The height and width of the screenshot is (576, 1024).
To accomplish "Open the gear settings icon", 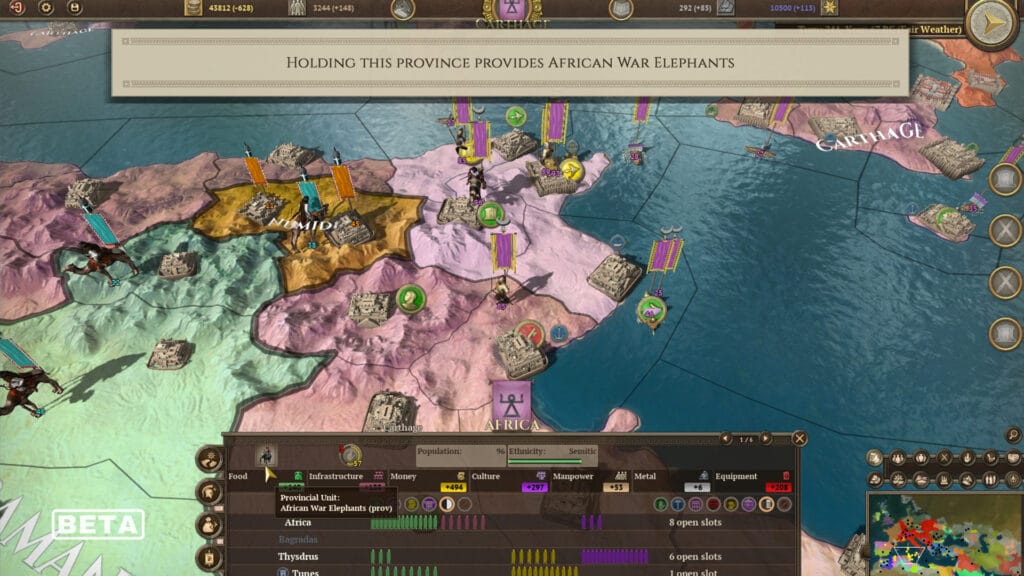I will click(x=46, y=8).
